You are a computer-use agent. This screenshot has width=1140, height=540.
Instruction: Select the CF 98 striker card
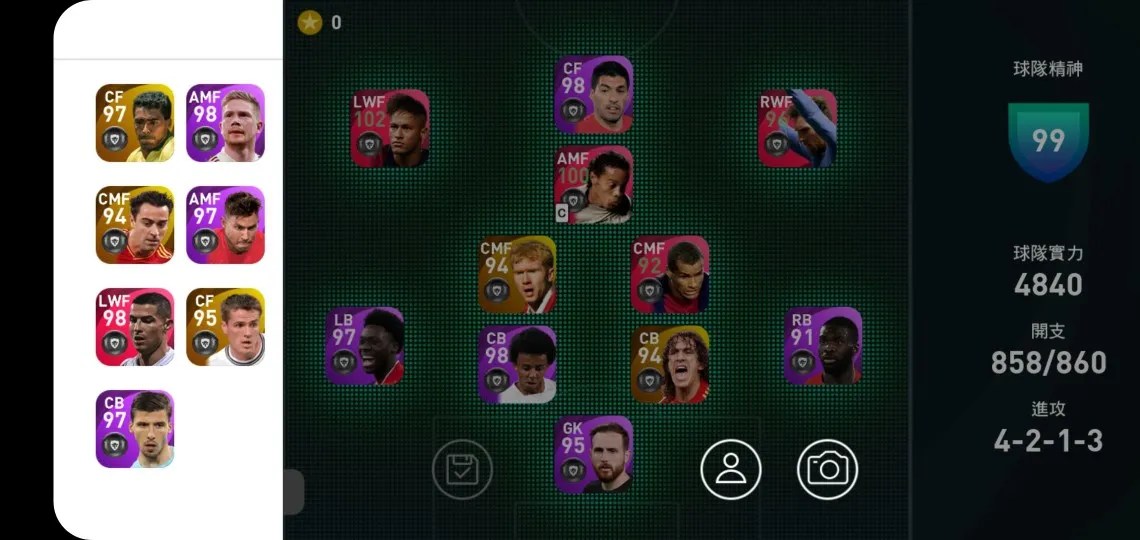[594, 95]
